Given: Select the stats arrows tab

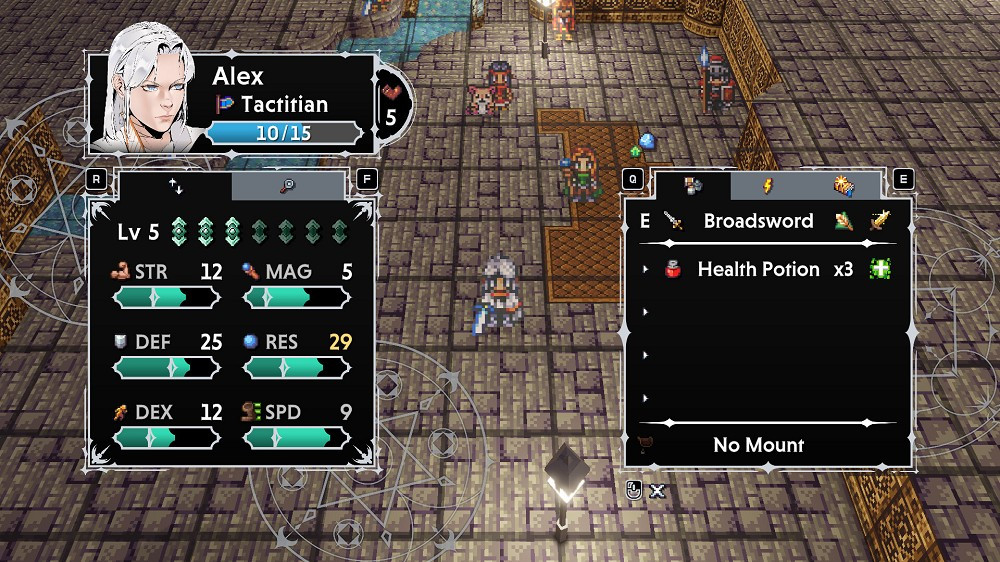Looking at the screenshot, I should coord(176,186).
